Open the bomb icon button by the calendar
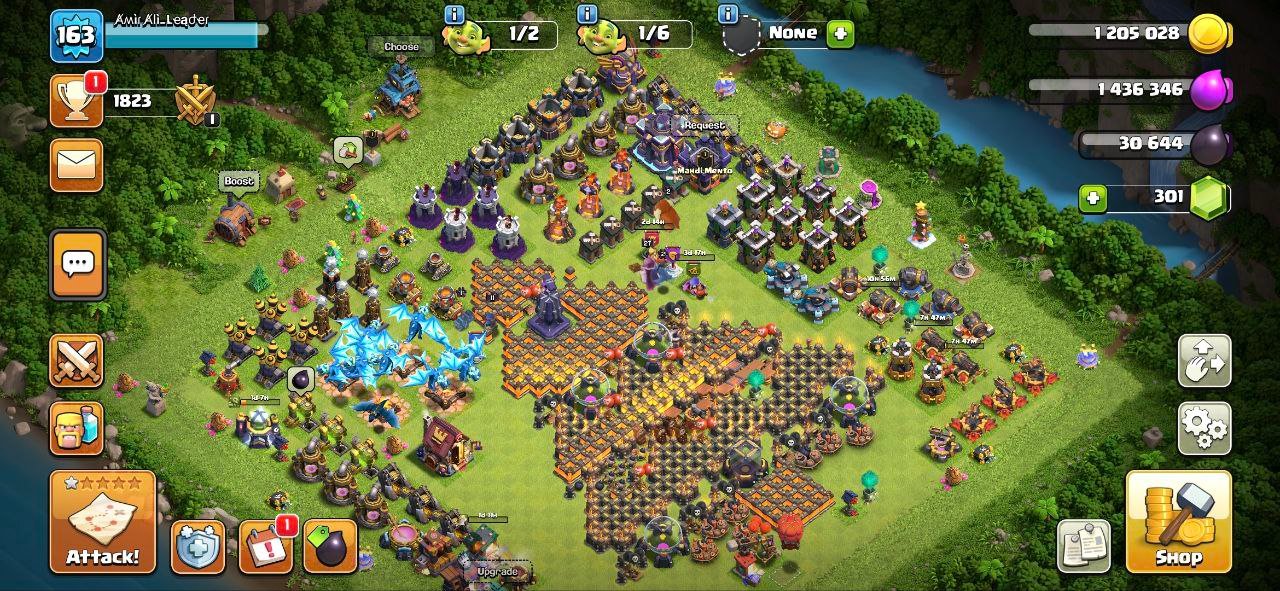1280x591 pixels. click(x=330, y=546)
